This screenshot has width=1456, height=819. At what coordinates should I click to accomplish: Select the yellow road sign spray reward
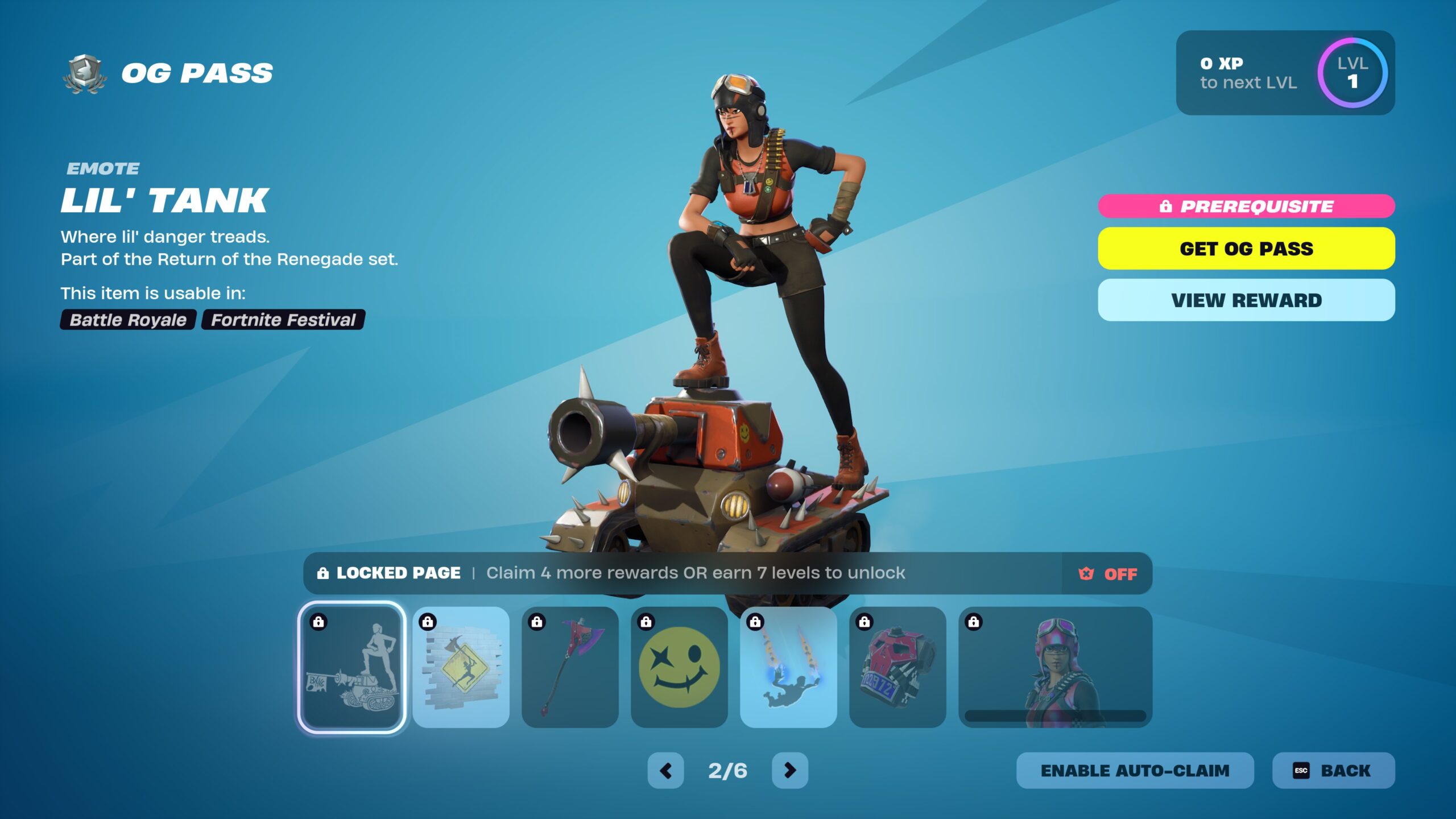461,667
